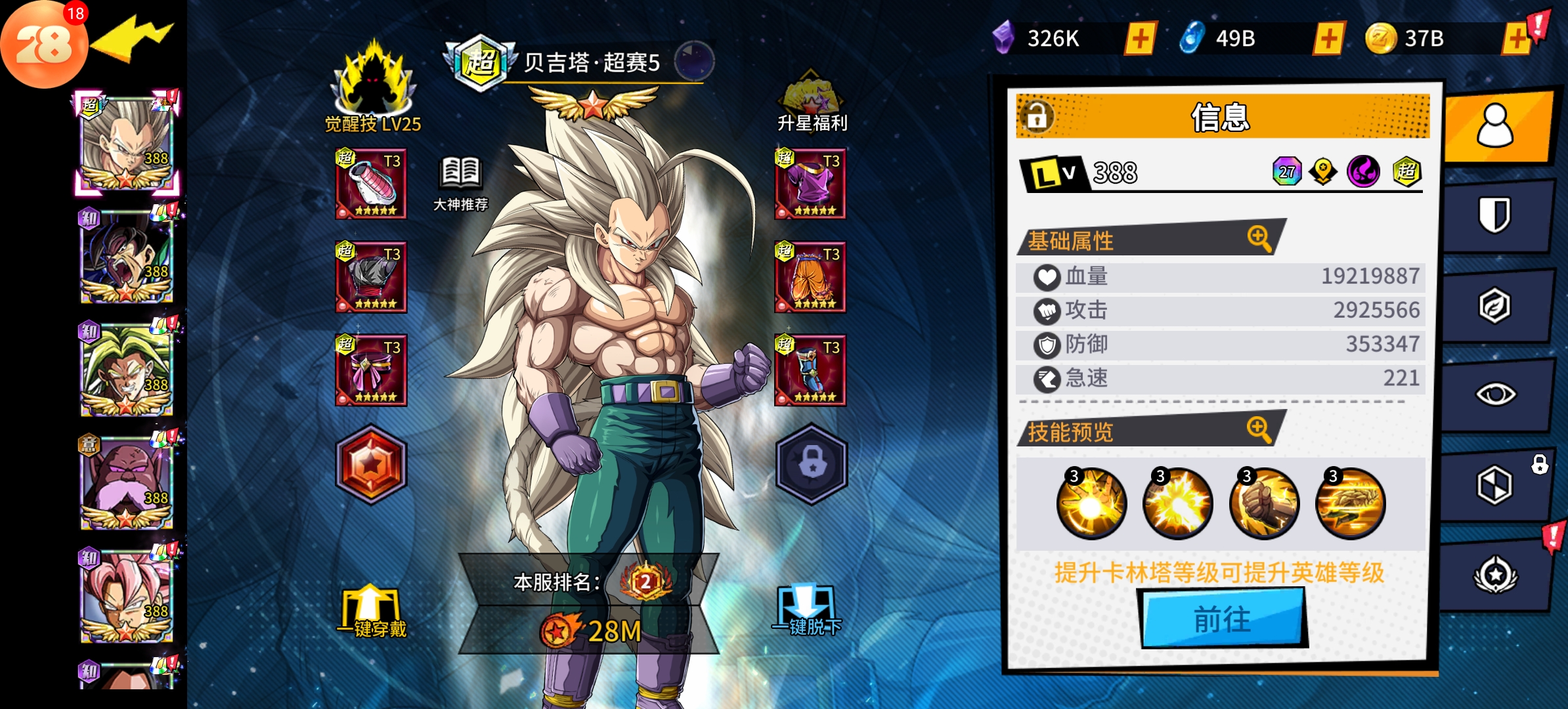The height and width of the screenshot is (709, 1568).
Task: Open the orange pants equipment slot
Action: 810,277
